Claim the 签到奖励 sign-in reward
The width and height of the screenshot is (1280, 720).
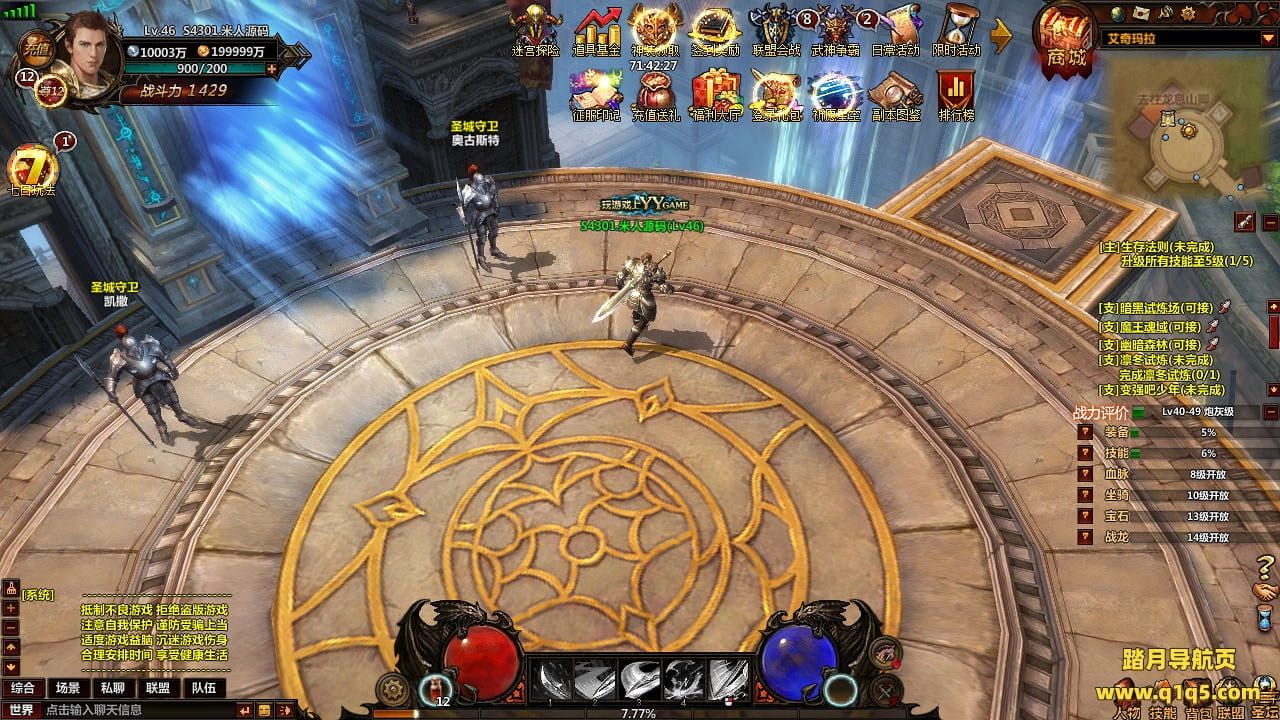pos(714,28)
